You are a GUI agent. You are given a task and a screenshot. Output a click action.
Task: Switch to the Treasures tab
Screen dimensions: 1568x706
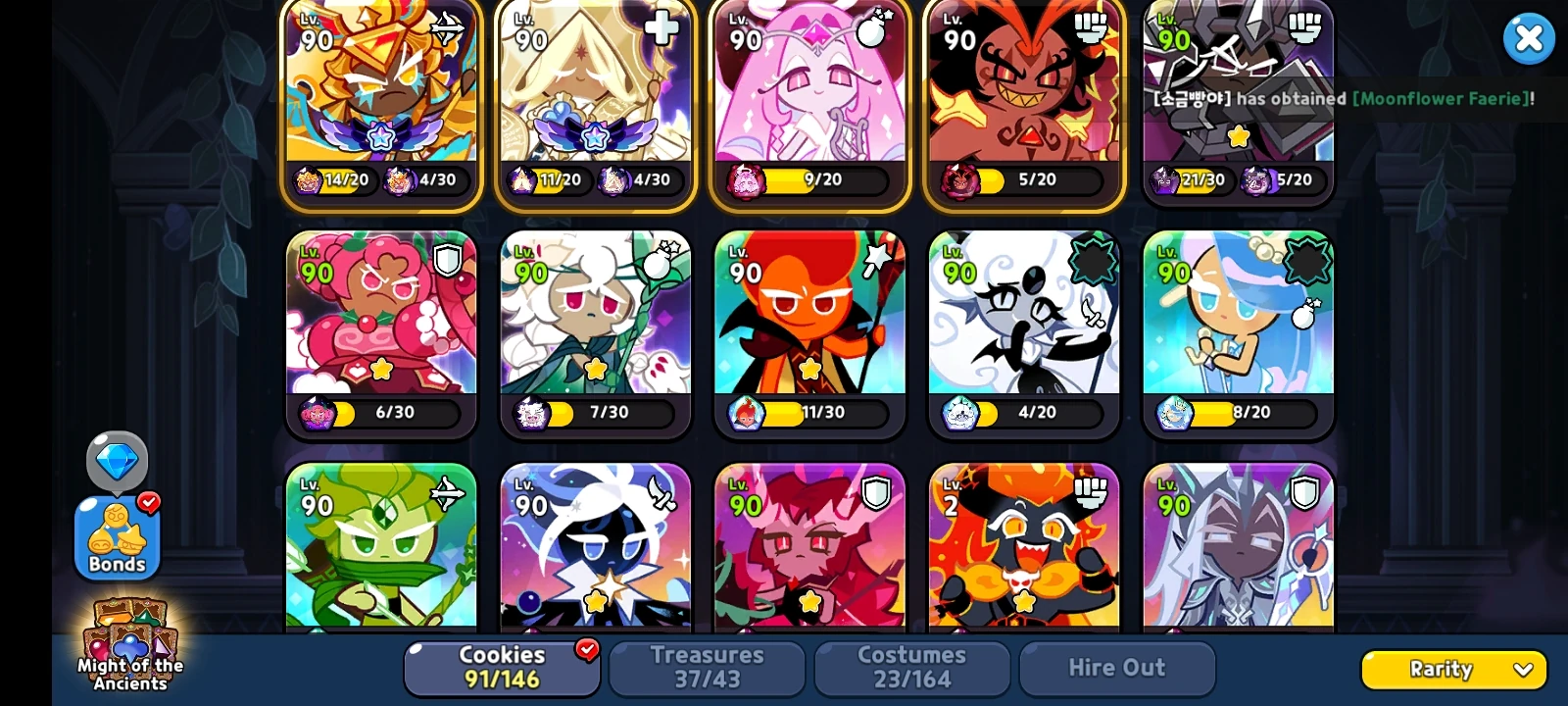pyautogui.click(x=707, y=668)
